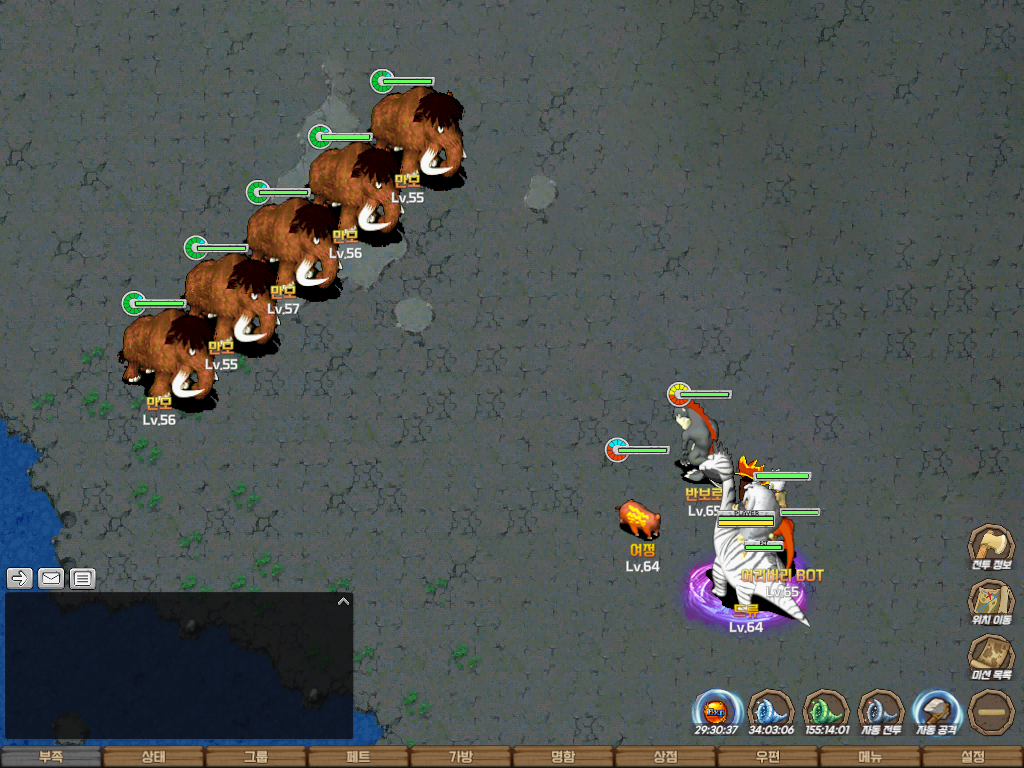Screen dimensions: 1024x768
Task: Choose the 명함 (name card) menu
Action: click(563, 757)
